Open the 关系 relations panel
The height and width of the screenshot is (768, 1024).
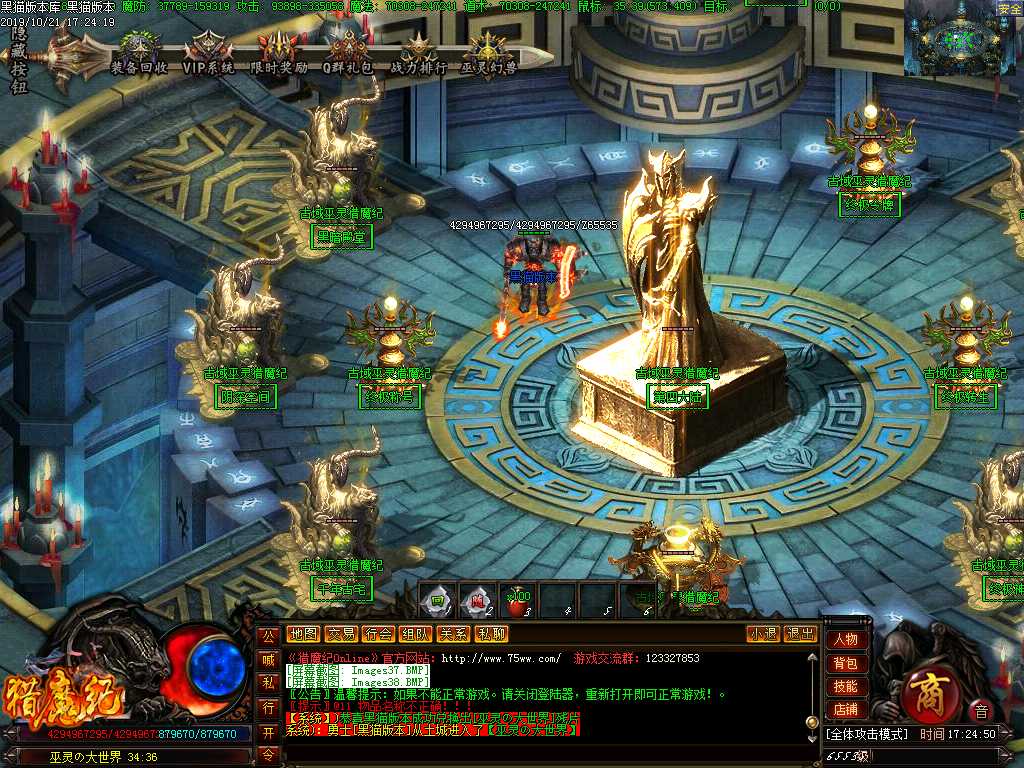click(x=453, y=634)
